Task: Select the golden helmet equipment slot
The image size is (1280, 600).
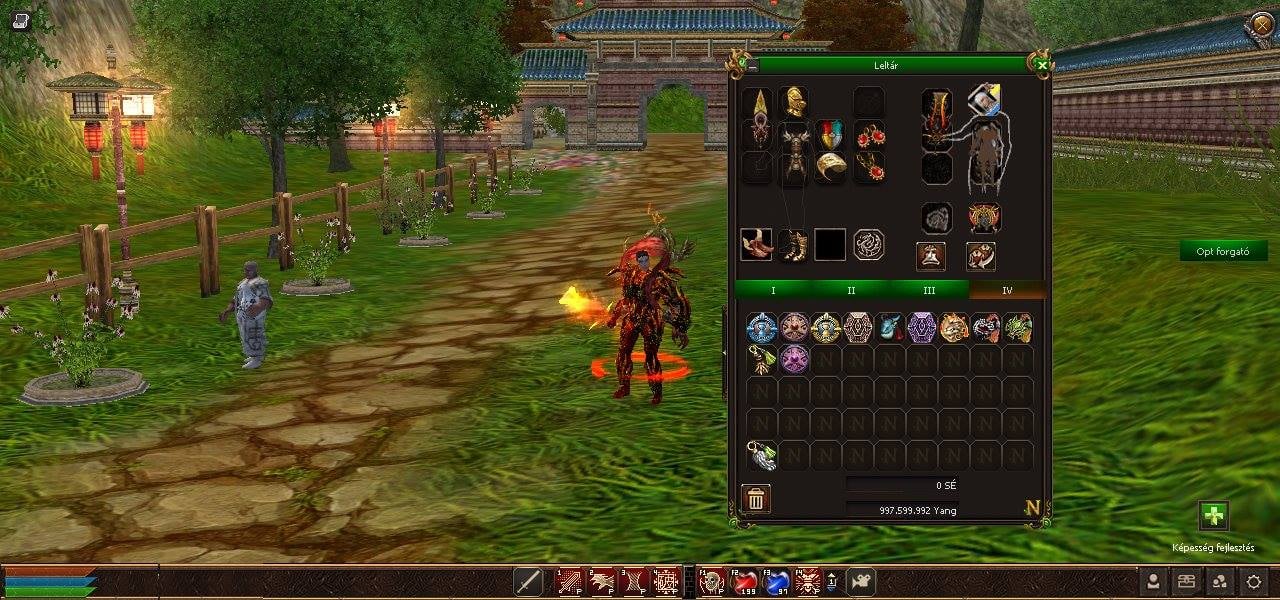Action: click(x=794, y=102)
